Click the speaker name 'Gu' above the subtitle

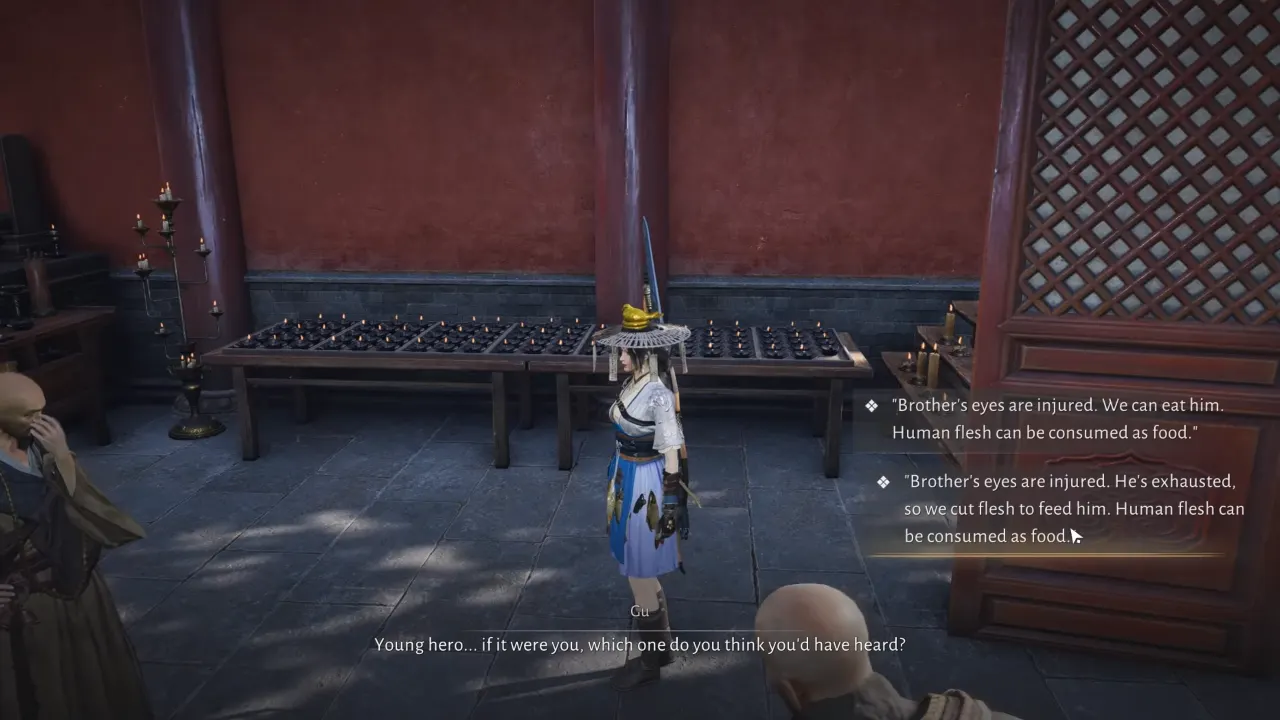639,610
